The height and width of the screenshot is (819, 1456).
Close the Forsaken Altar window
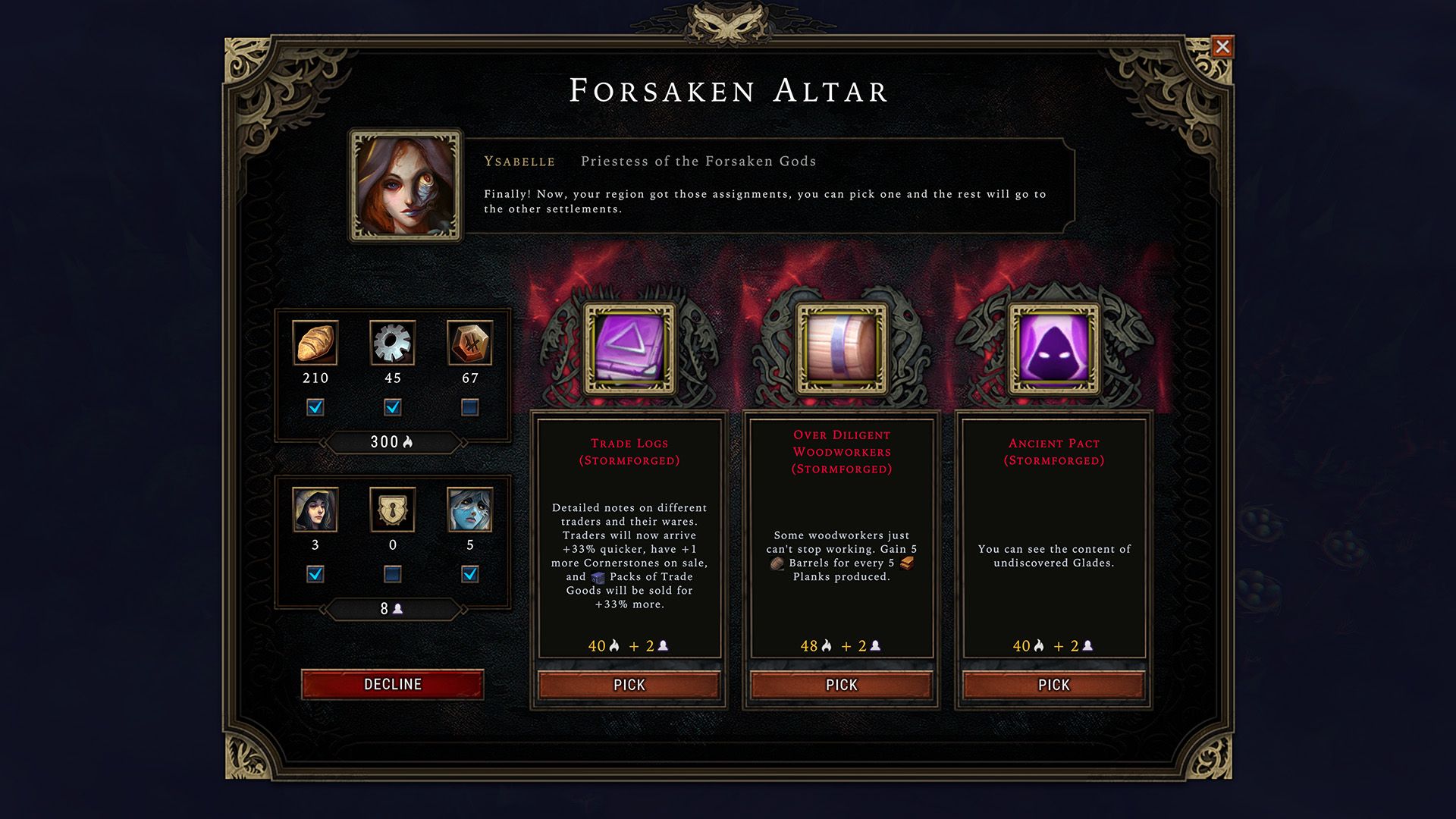tap(1222, 47)
